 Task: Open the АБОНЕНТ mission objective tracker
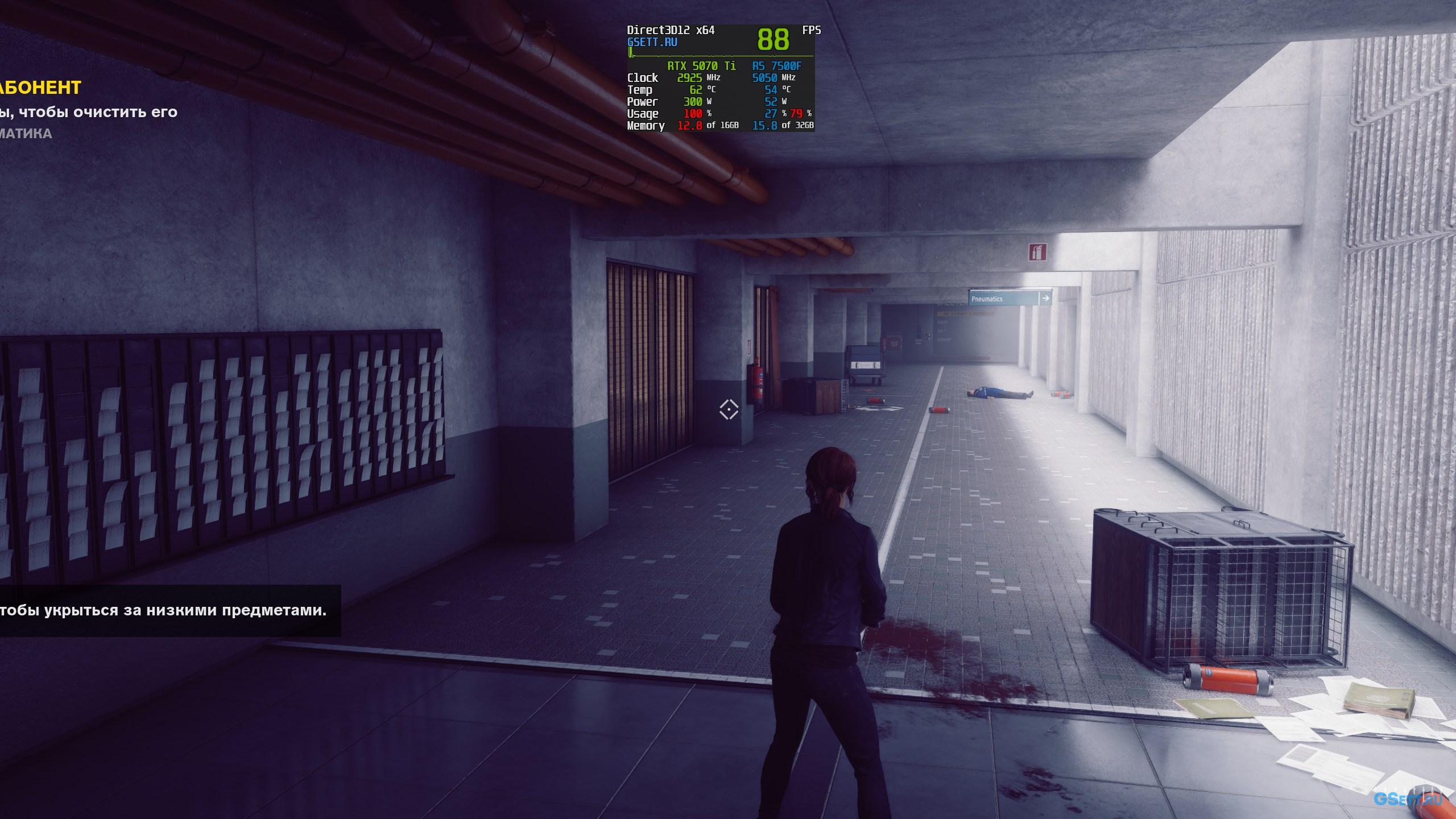click(41, 88)
